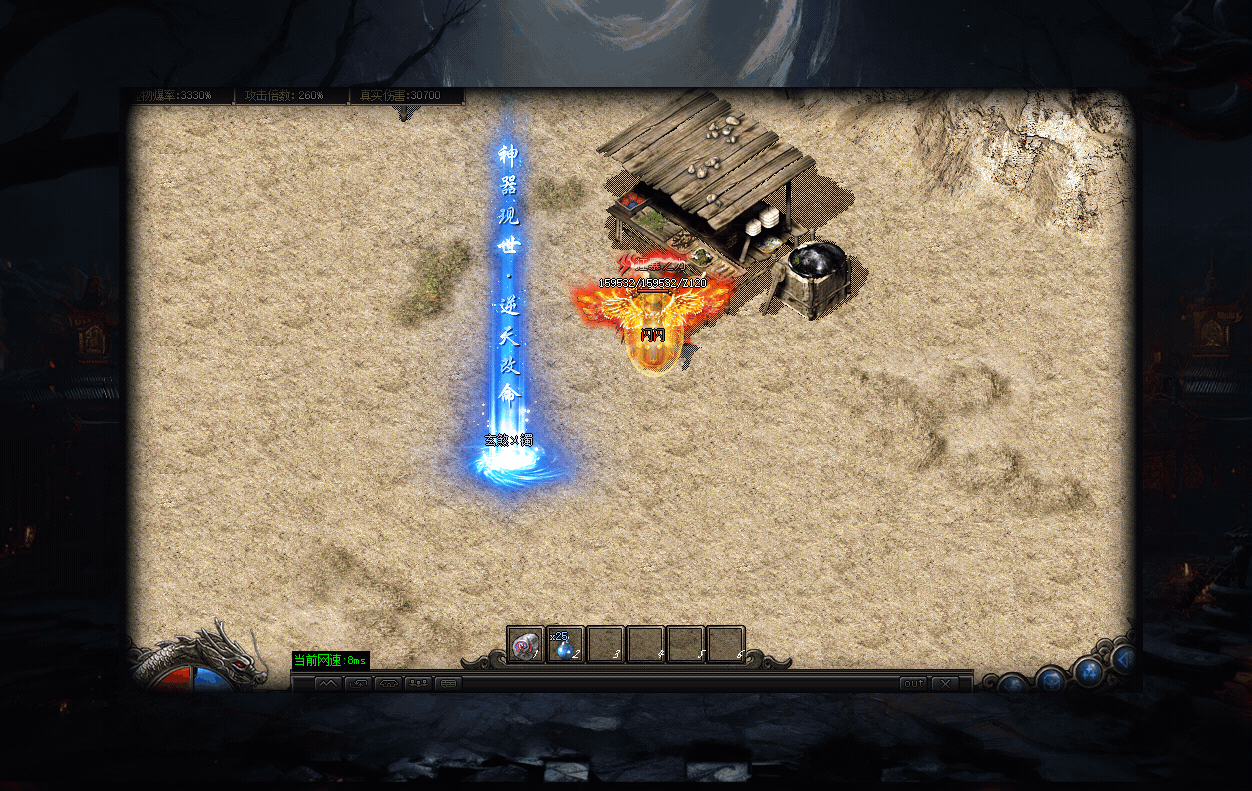Open the three-people group button on chat bar
Viewport: 1252px width, 791px height.
[x=418, y=684]
